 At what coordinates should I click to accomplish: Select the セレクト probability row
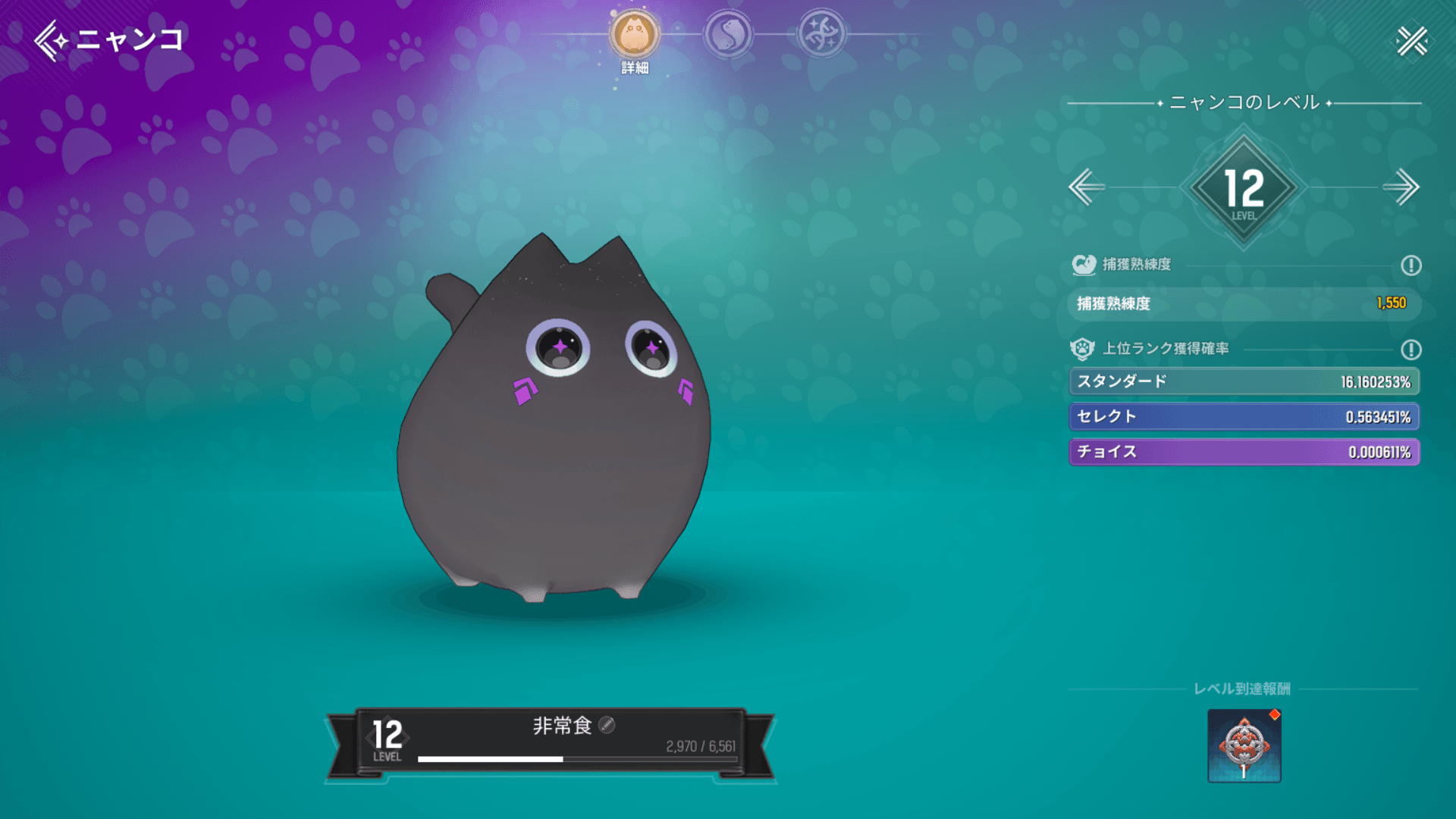point(1244,416)
